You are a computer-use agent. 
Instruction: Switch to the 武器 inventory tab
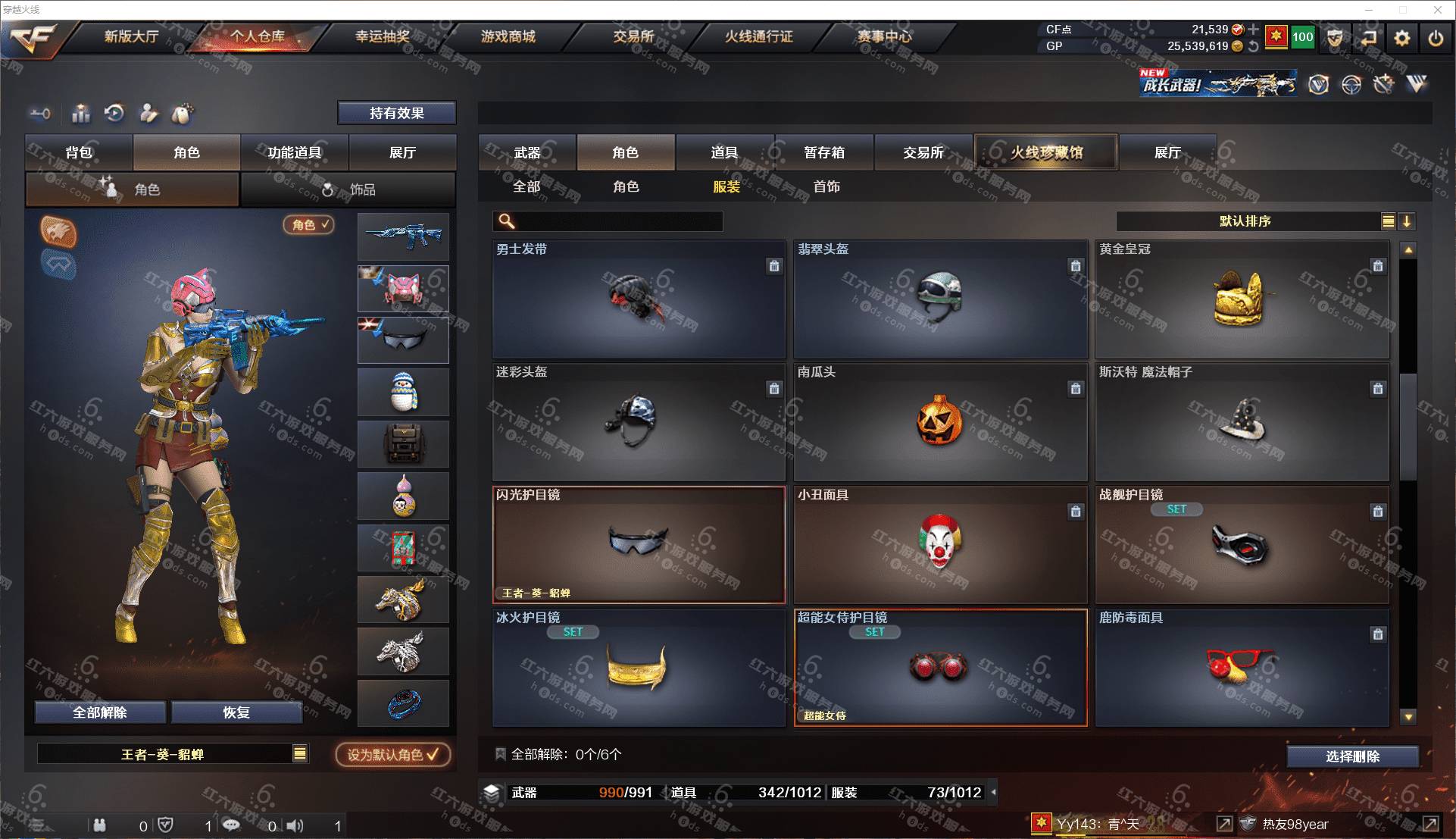(x=527, y=152)
